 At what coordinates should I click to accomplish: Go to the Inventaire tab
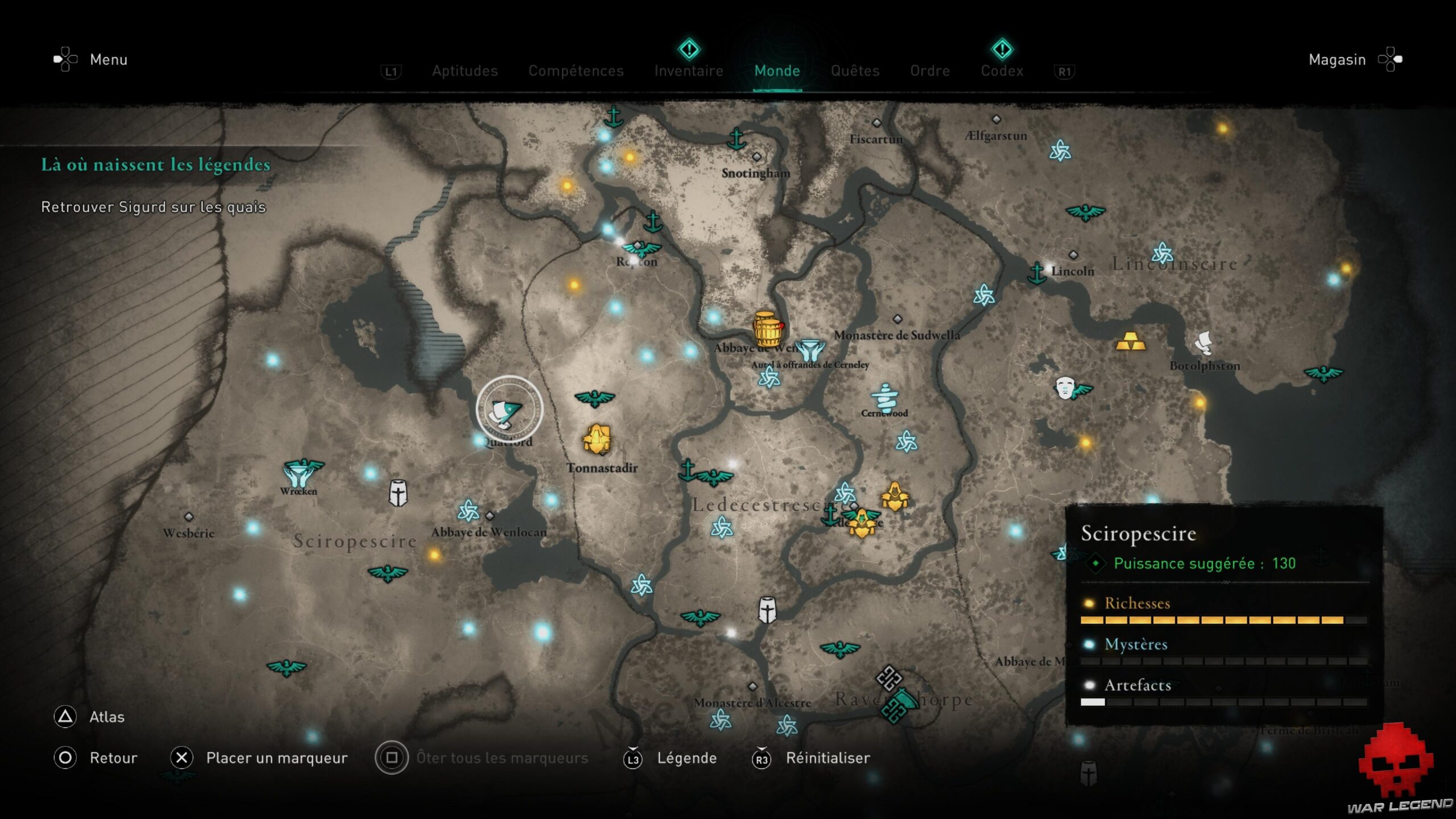click(688, 71)
